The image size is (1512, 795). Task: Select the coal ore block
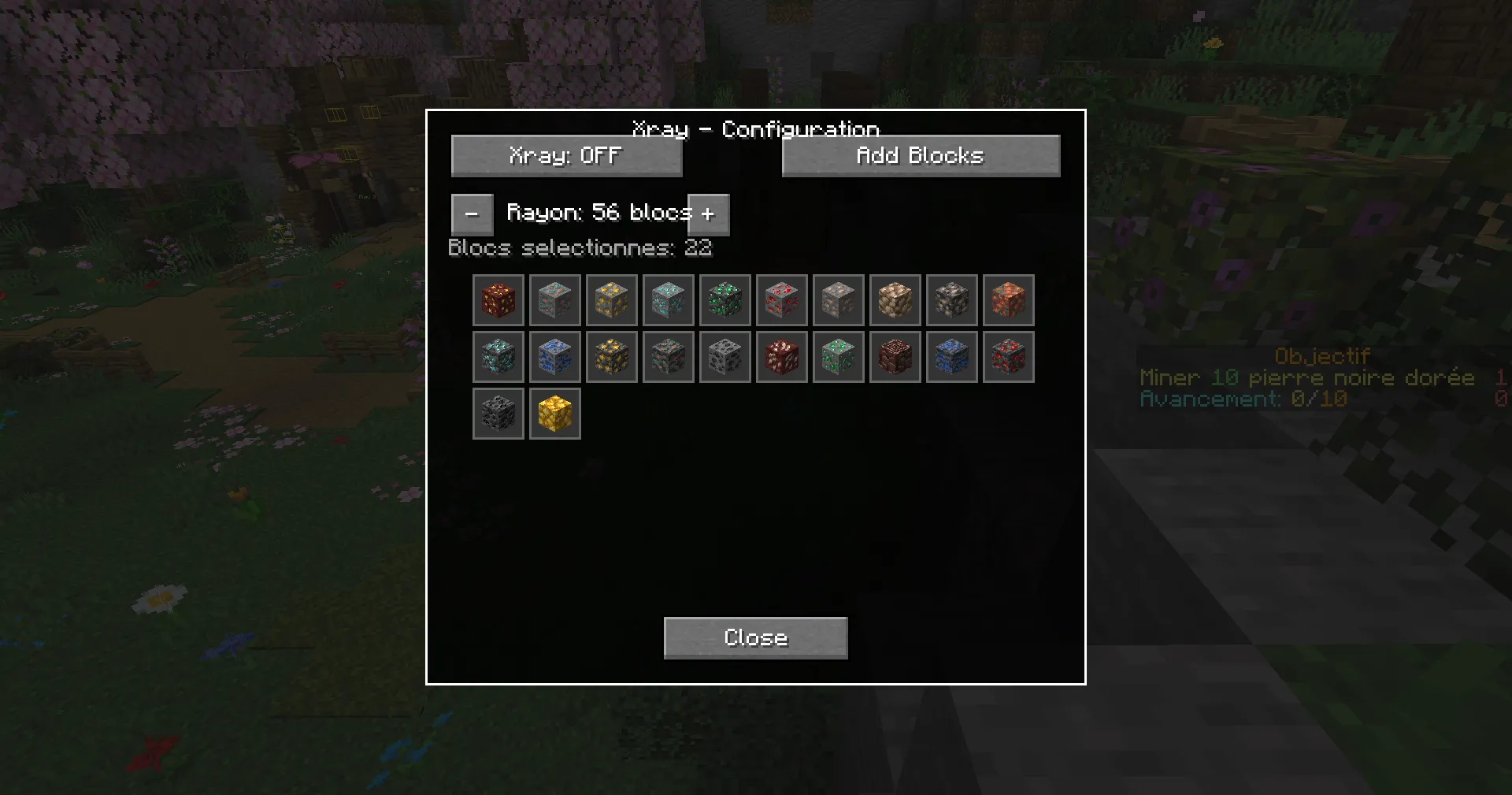(x=725, y=356)
